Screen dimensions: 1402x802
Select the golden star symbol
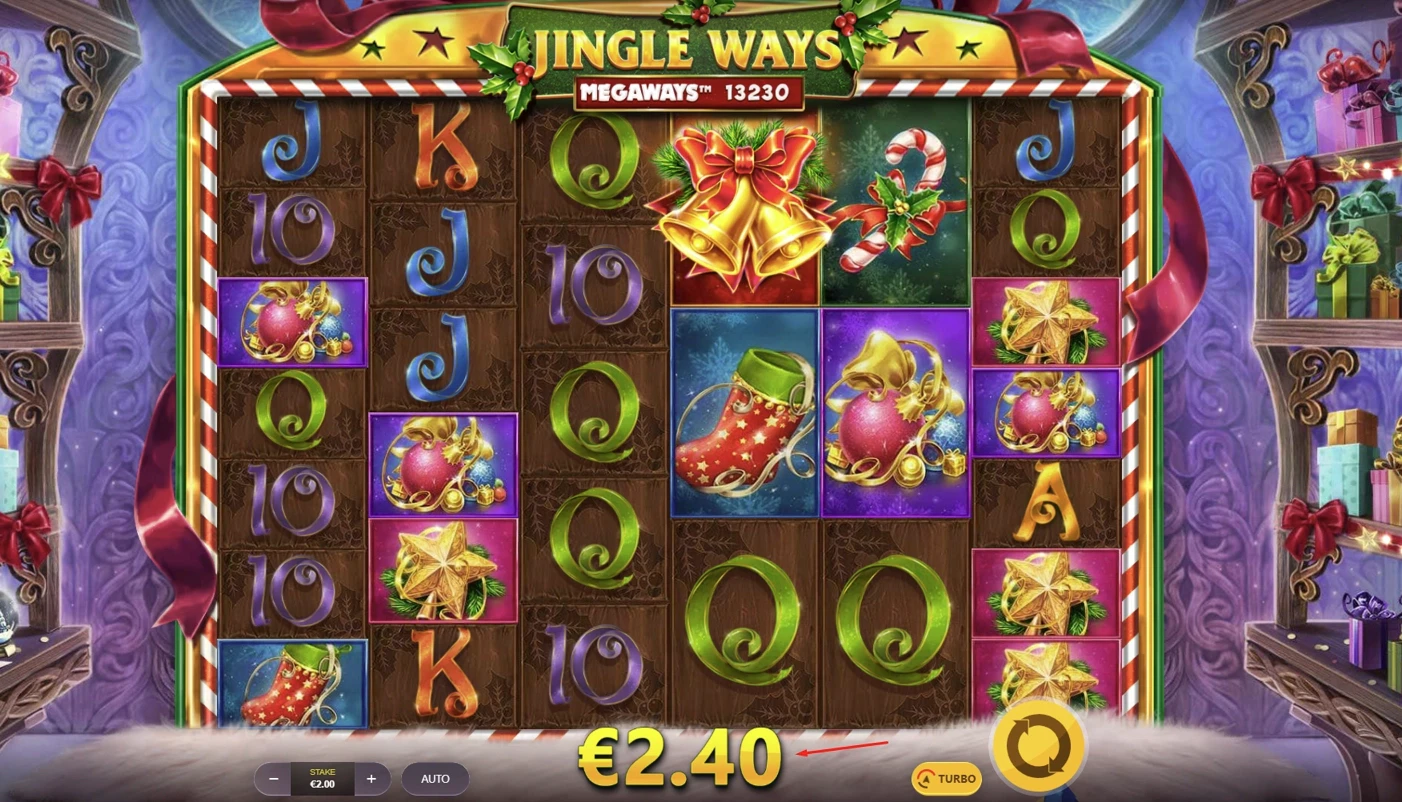[443, 570]
